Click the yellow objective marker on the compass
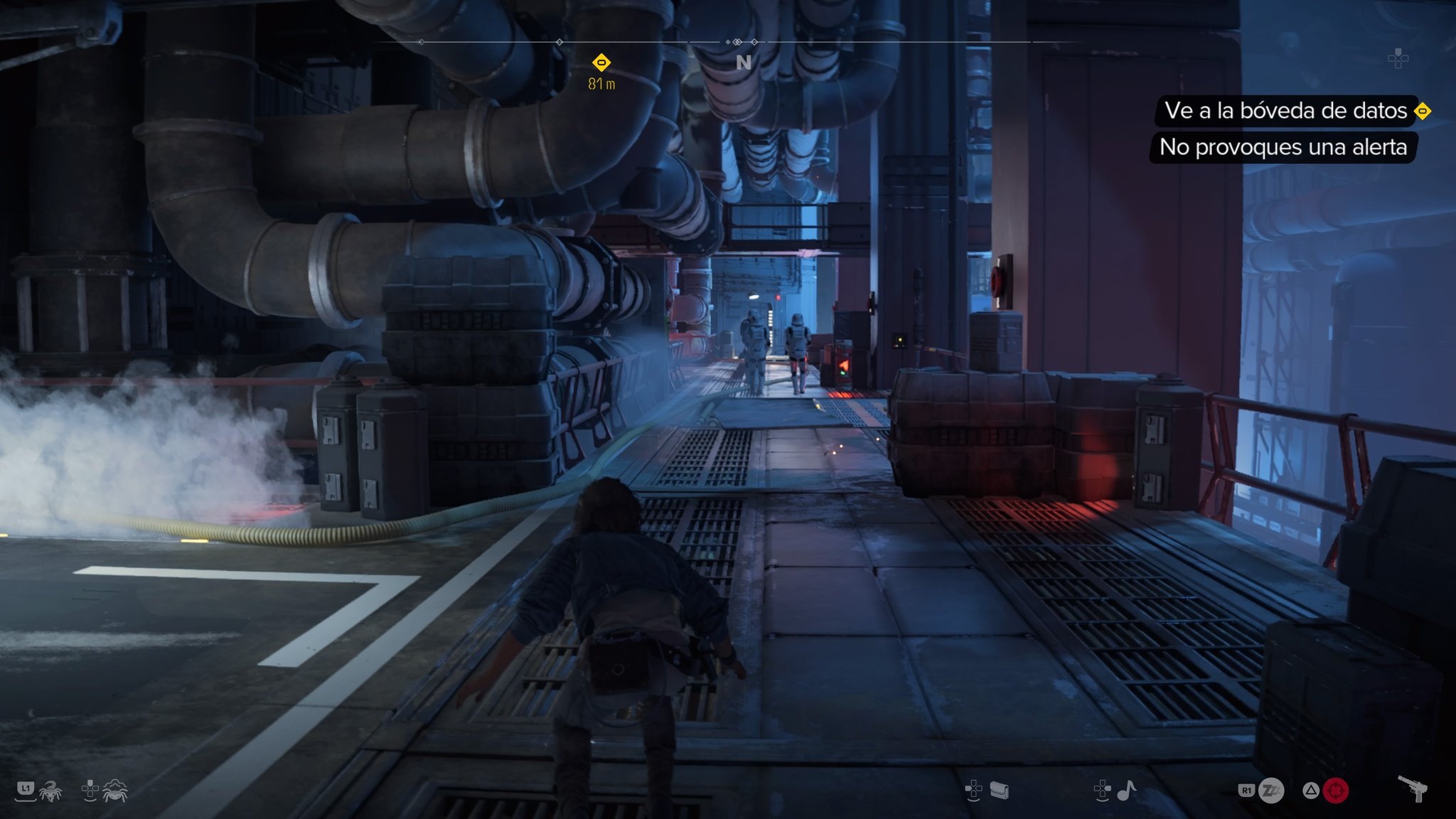The image size is (1456, 819). [601, 63]
